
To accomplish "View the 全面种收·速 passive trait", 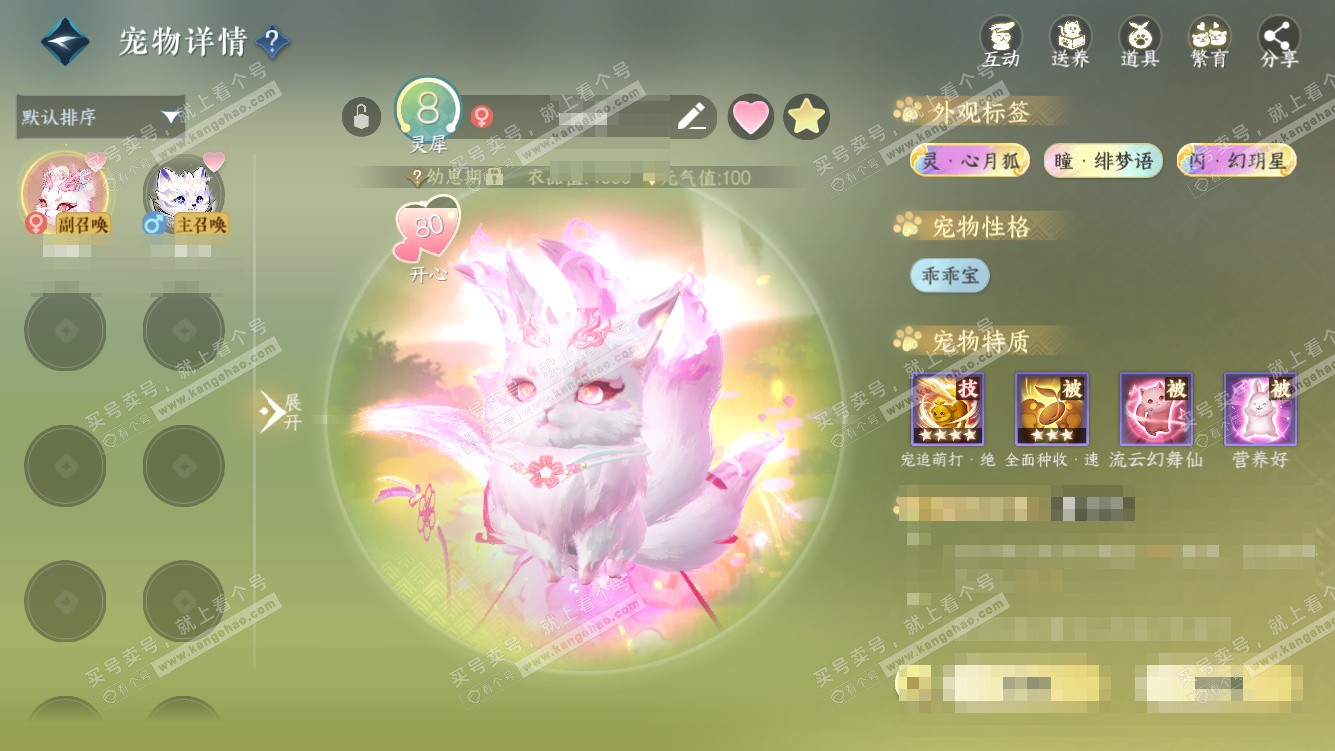I will (1052, 409).
